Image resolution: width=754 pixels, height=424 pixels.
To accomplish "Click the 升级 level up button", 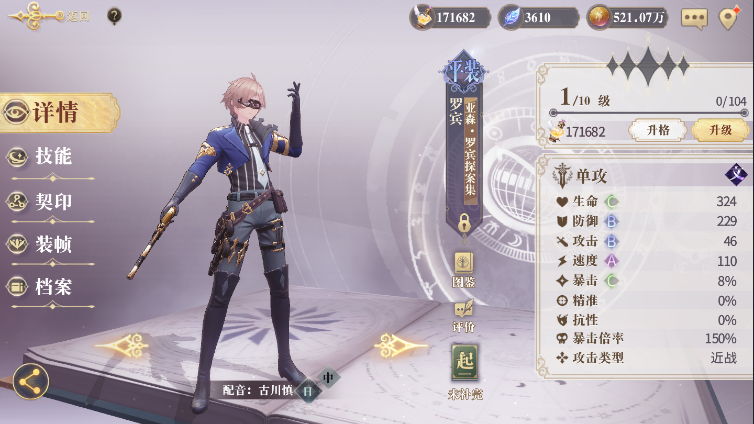I will [x=719, y=130].
